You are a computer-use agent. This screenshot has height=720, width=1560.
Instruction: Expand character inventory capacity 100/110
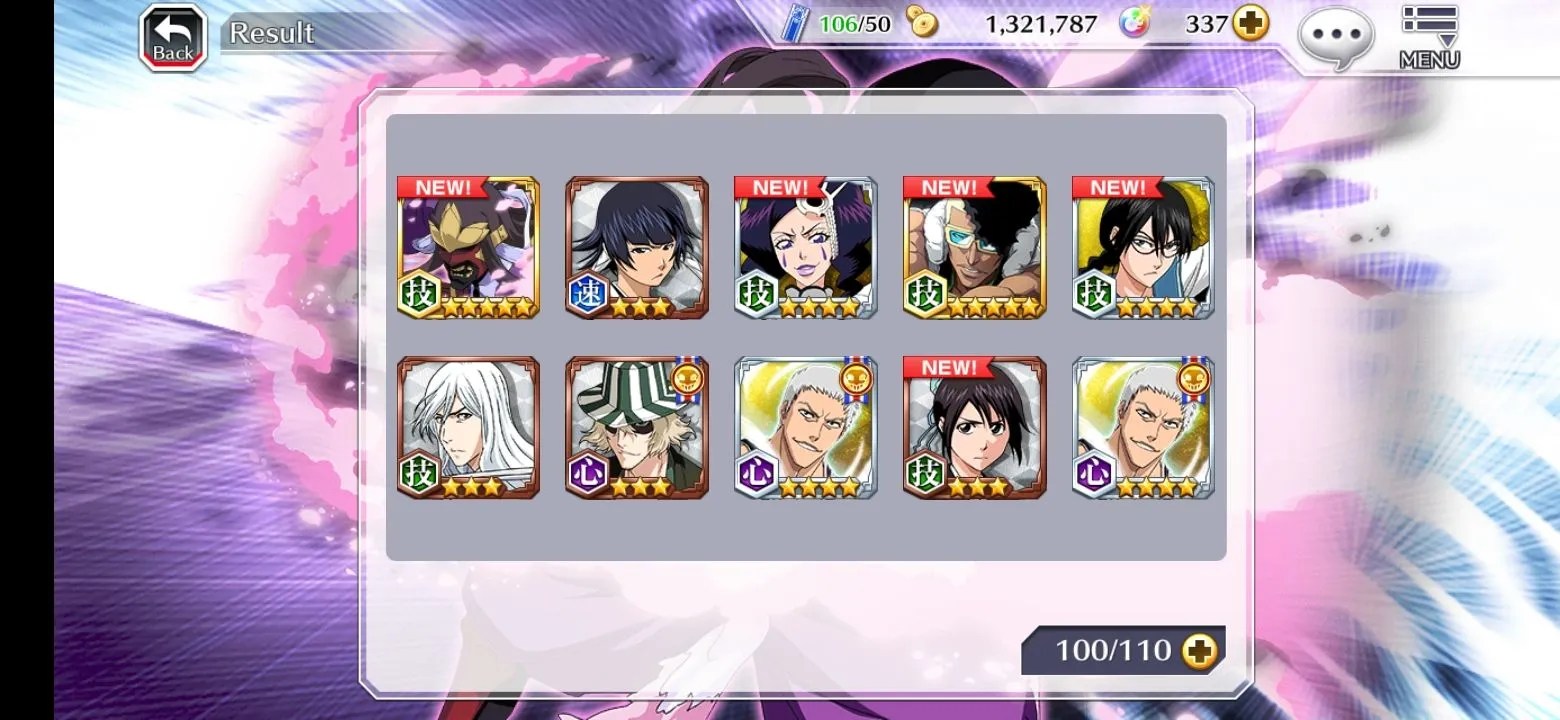click(x=1199, y=651)
